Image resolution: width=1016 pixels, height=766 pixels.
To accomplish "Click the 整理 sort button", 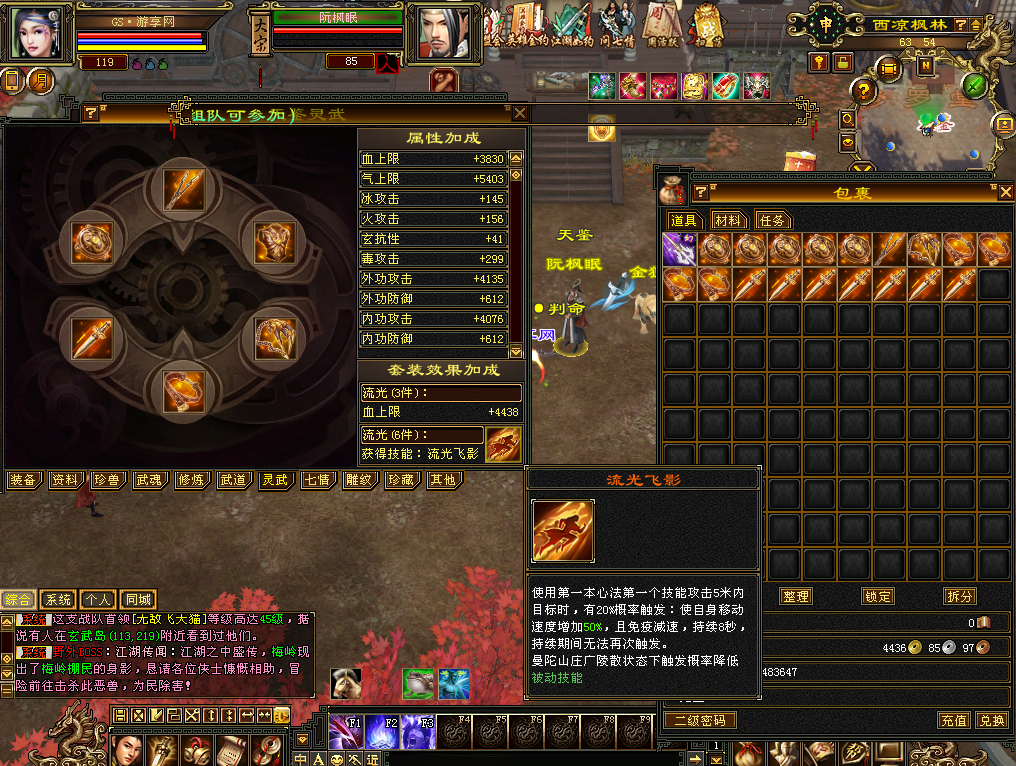I will tap(796, 596).
